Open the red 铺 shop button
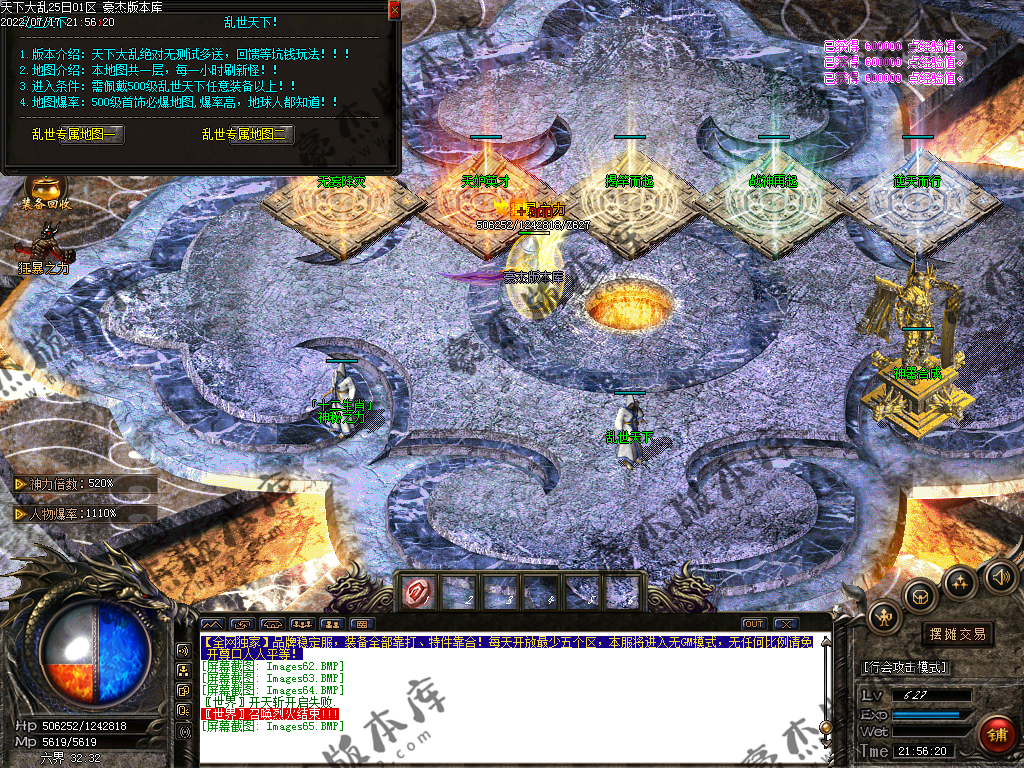The width and height of the screenshot is (1024, 768). [x=996, y=736]
